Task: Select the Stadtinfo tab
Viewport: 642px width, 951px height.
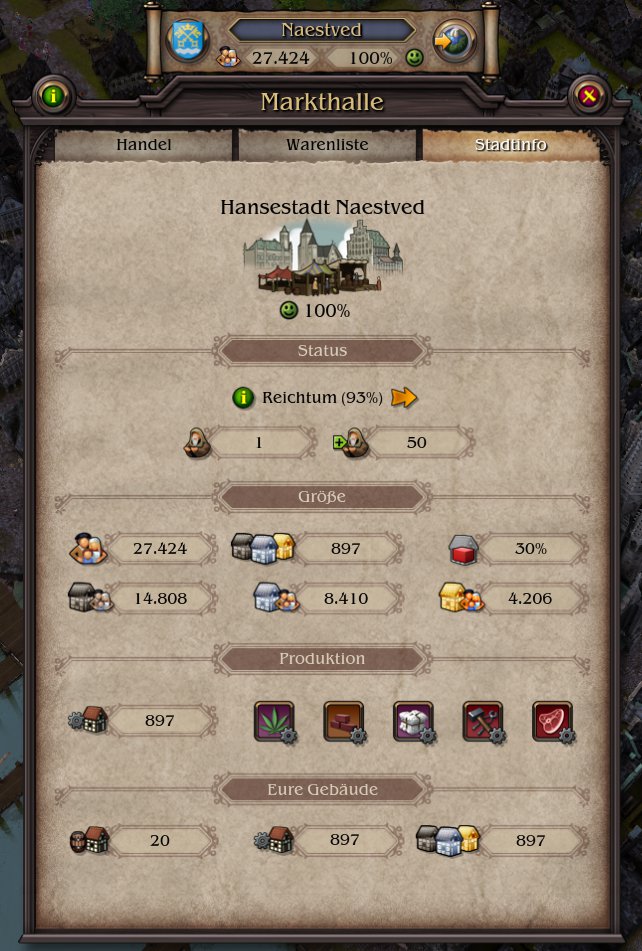Action: pyautogui.click(x=510, y=145)
